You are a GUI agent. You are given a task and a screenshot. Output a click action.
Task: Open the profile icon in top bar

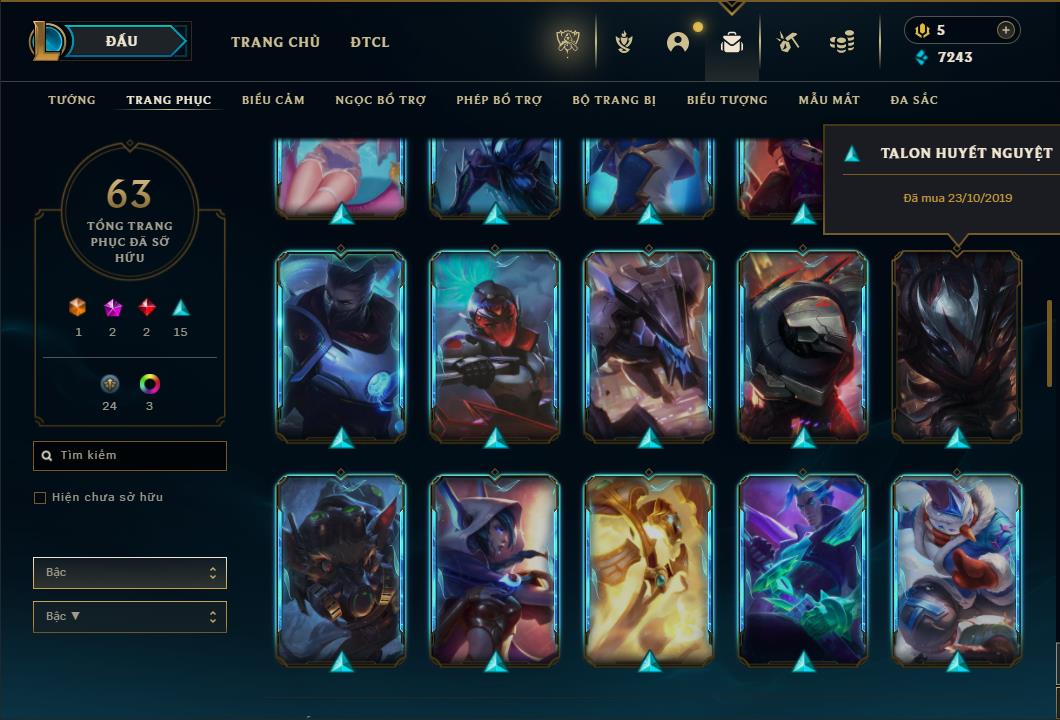click(678, 43)
